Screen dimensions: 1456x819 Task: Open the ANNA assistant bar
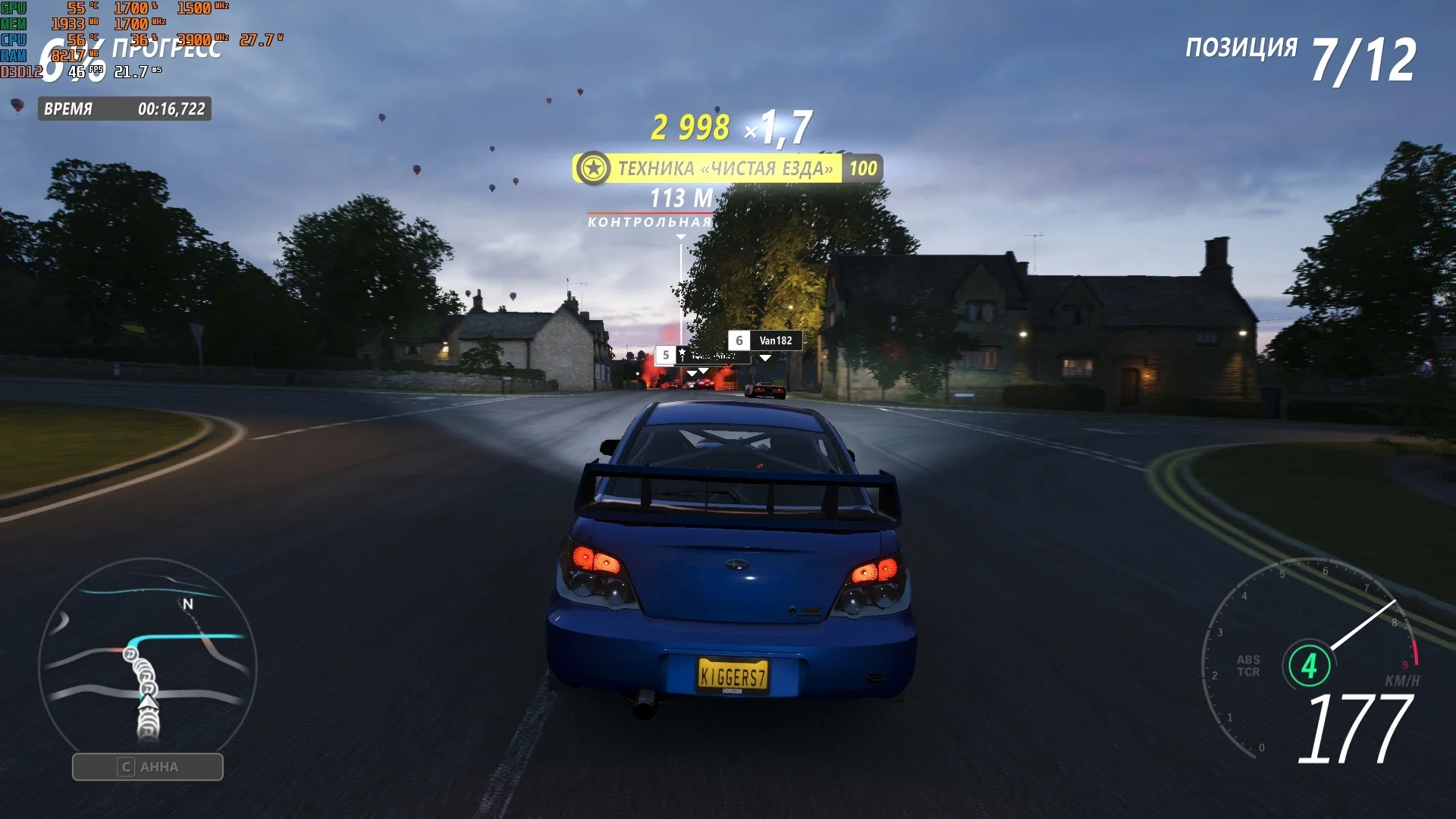(148, 767)
